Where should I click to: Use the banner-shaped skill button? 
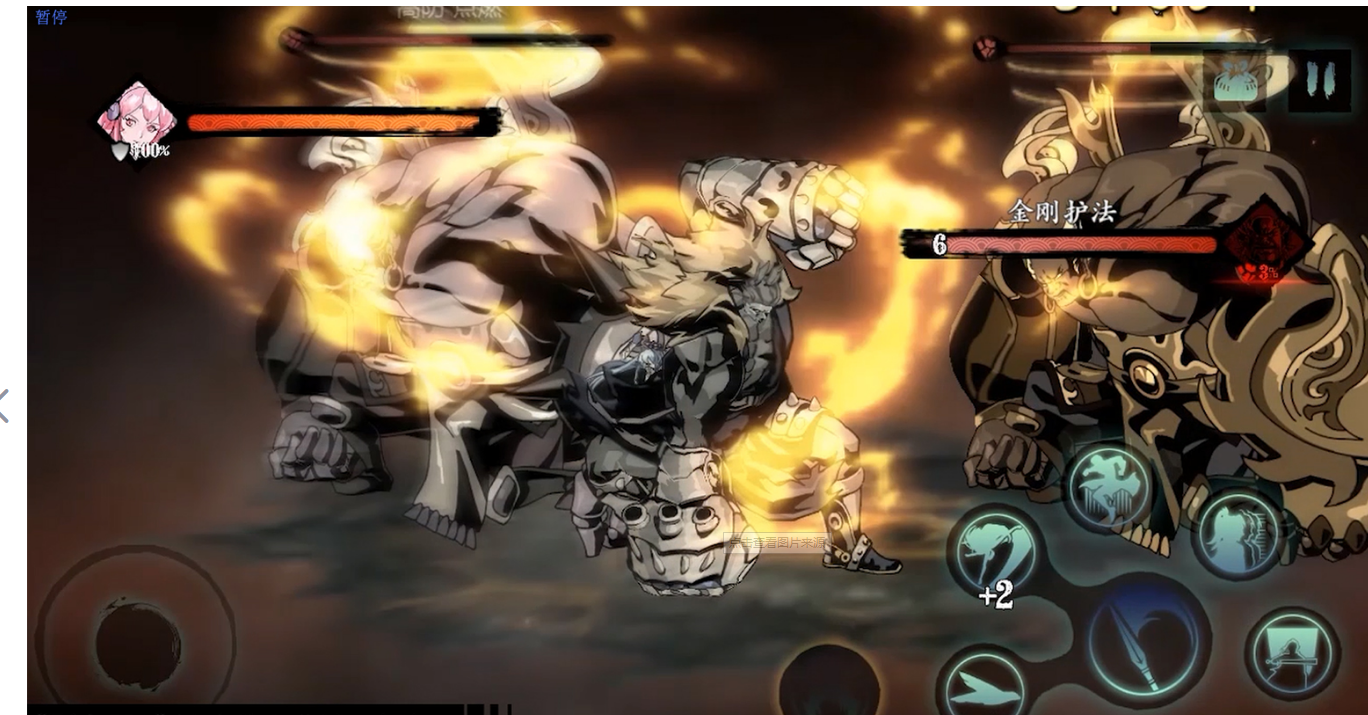1292,652
